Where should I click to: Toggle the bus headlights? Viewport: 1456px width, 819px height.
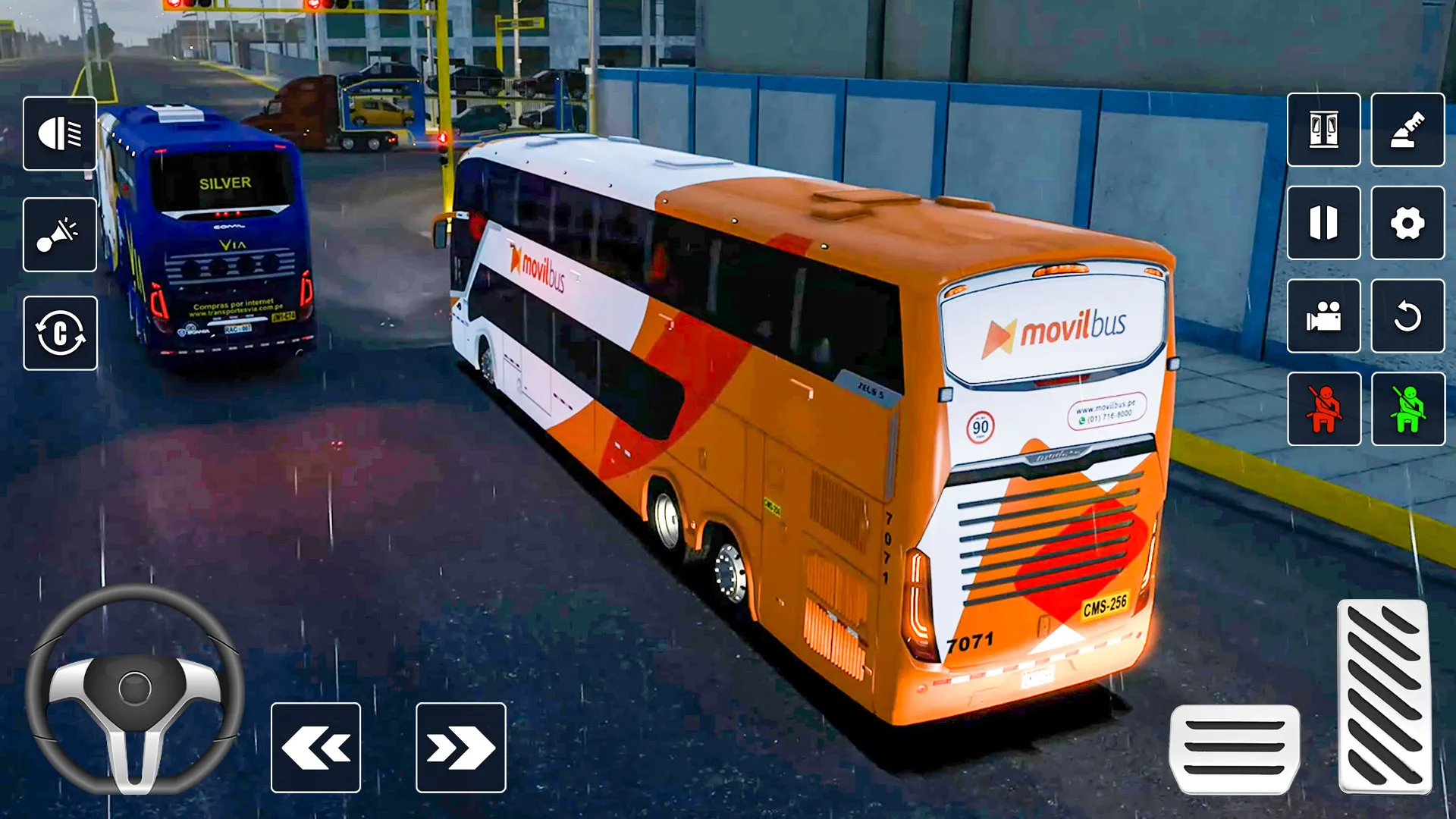pyautogui.click(x=61, y=133)
